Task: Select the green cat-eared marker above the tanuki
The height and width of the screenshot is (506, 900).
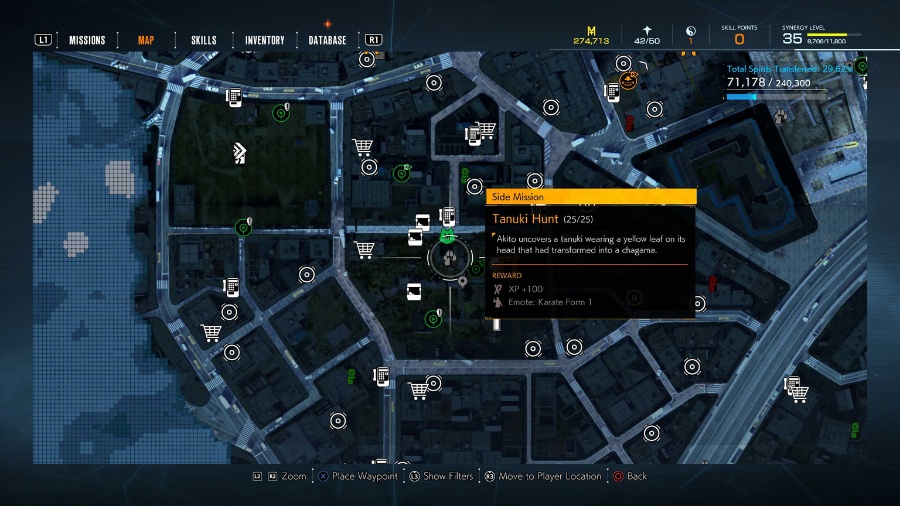Action: [x=446, y=235]
